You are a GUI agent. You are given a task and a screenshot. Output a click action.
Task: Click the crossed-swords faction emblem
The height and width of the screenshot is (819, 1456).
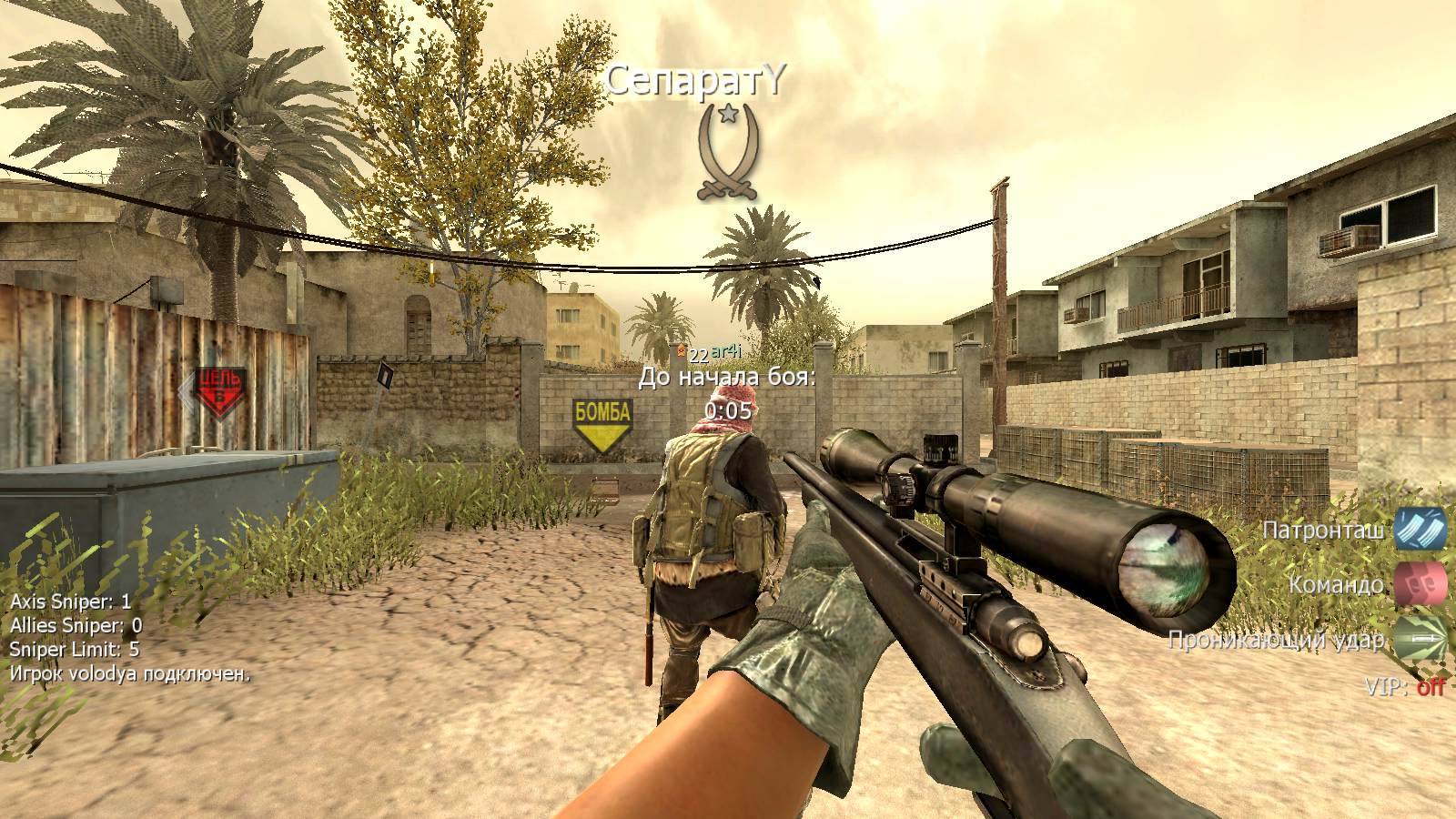click(x=727, y=152)
